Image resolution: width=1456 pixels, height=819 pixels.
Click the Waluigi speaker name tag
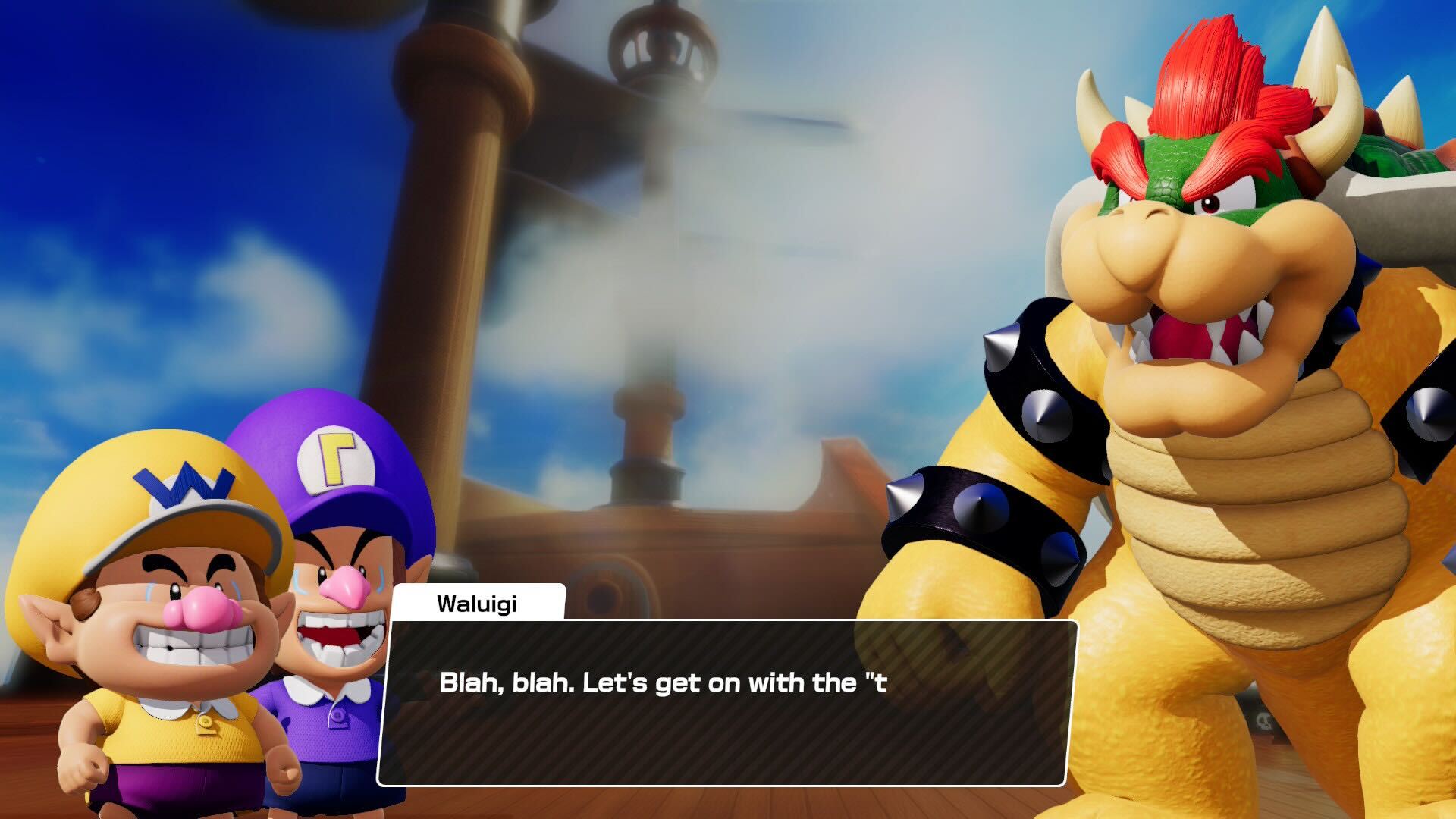coord(478,603)
